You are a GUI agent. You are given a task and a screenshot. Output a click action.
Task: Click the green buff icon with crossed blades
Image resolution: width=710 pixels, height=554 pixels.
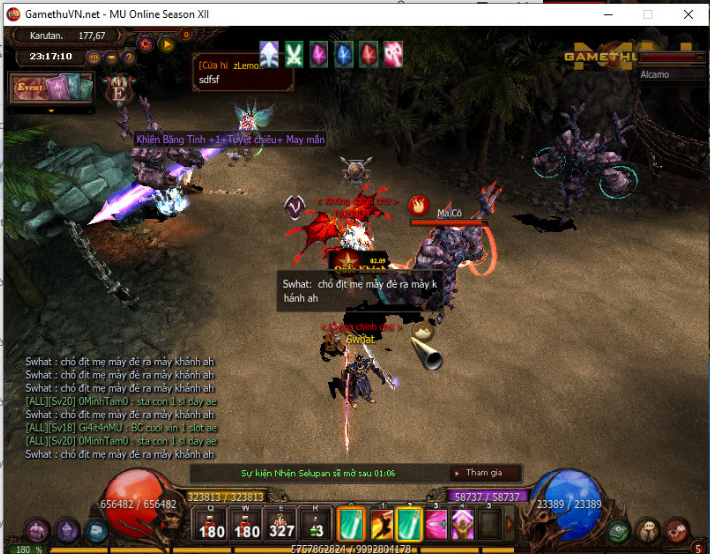tap(294, 54)
